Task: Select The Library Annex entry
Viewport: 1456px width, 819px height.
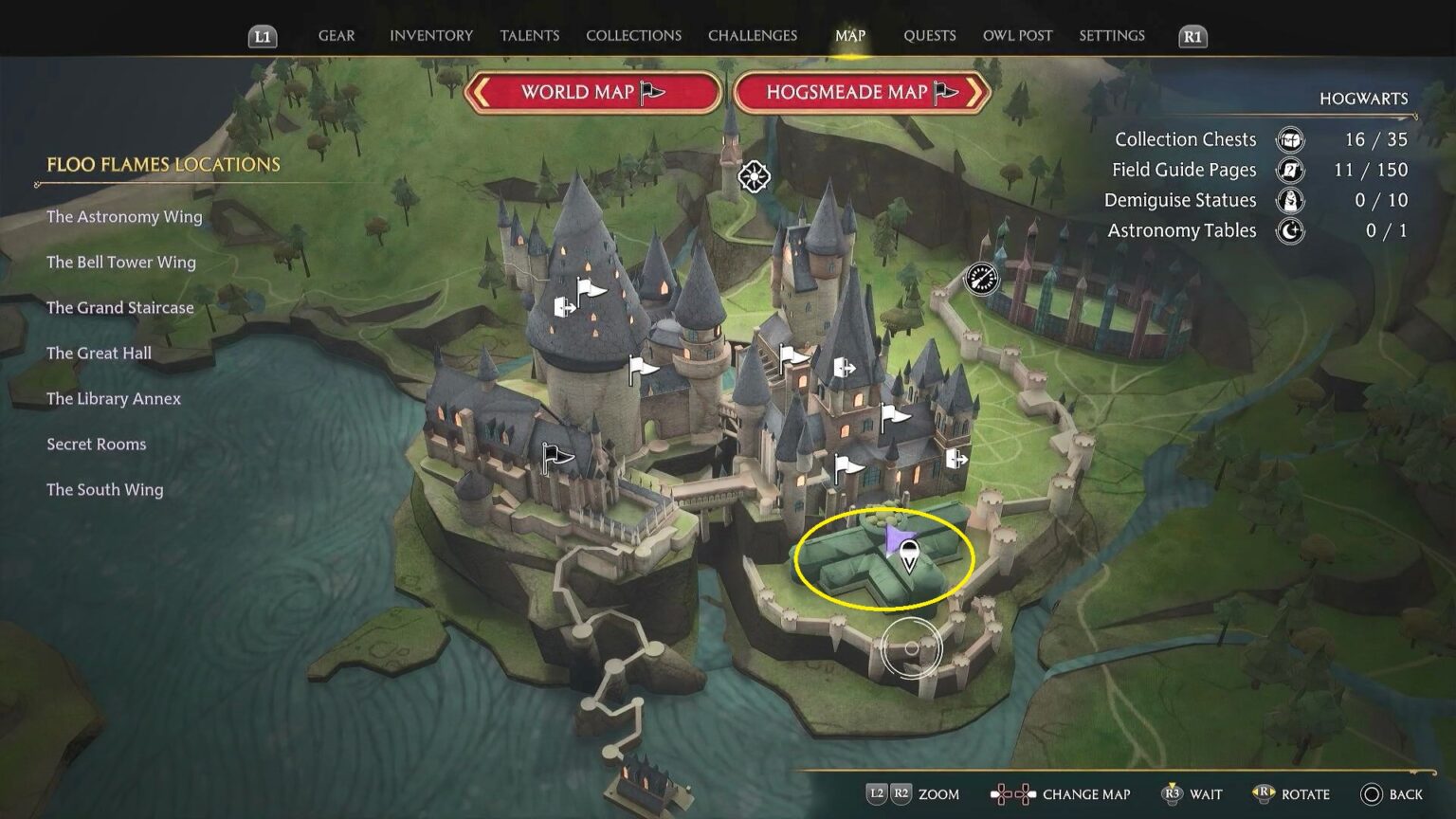Action: [x=114, y=399]
